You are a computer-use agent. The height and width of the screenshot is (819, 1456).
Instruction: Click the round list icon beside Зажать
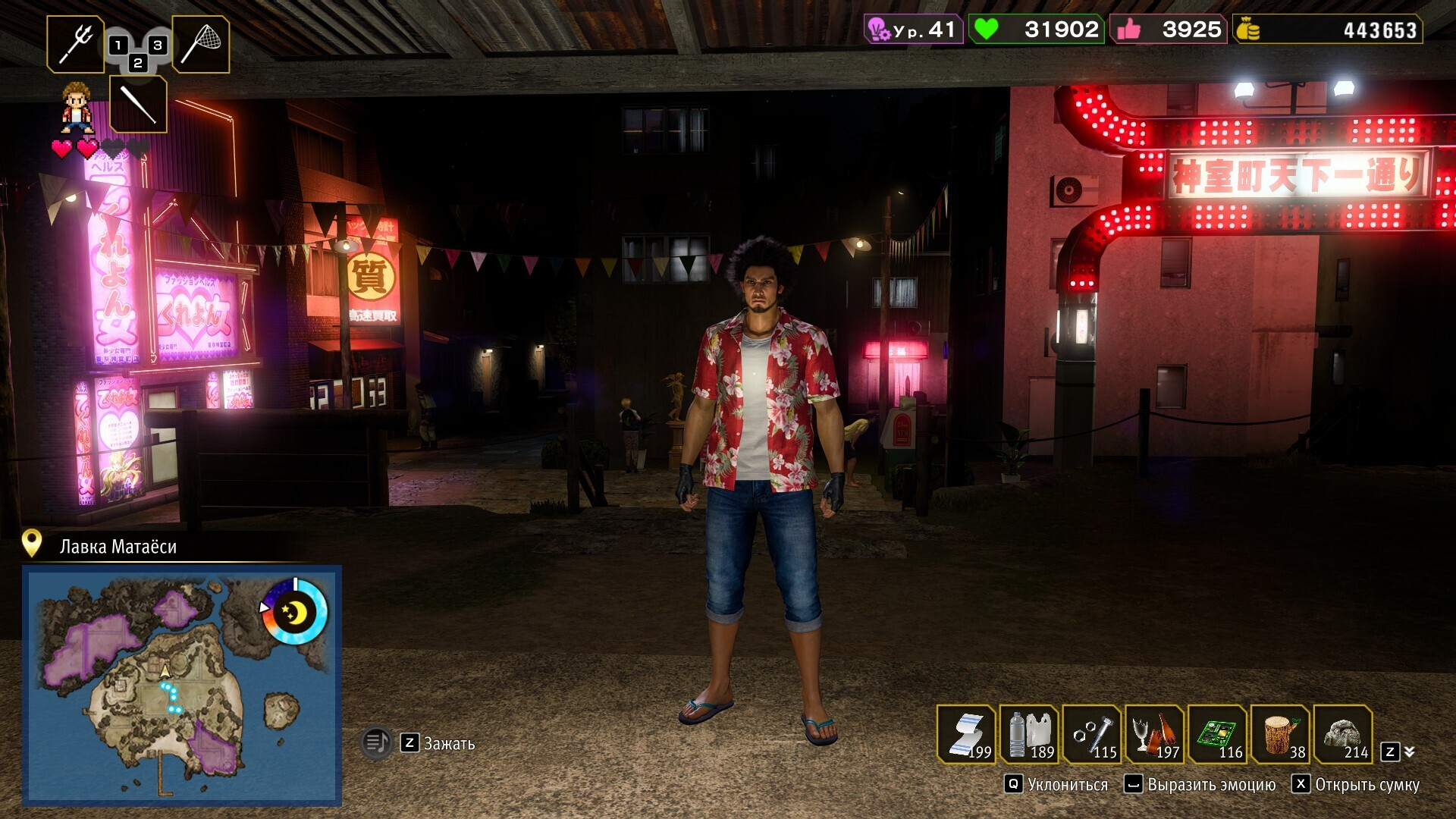377,742
